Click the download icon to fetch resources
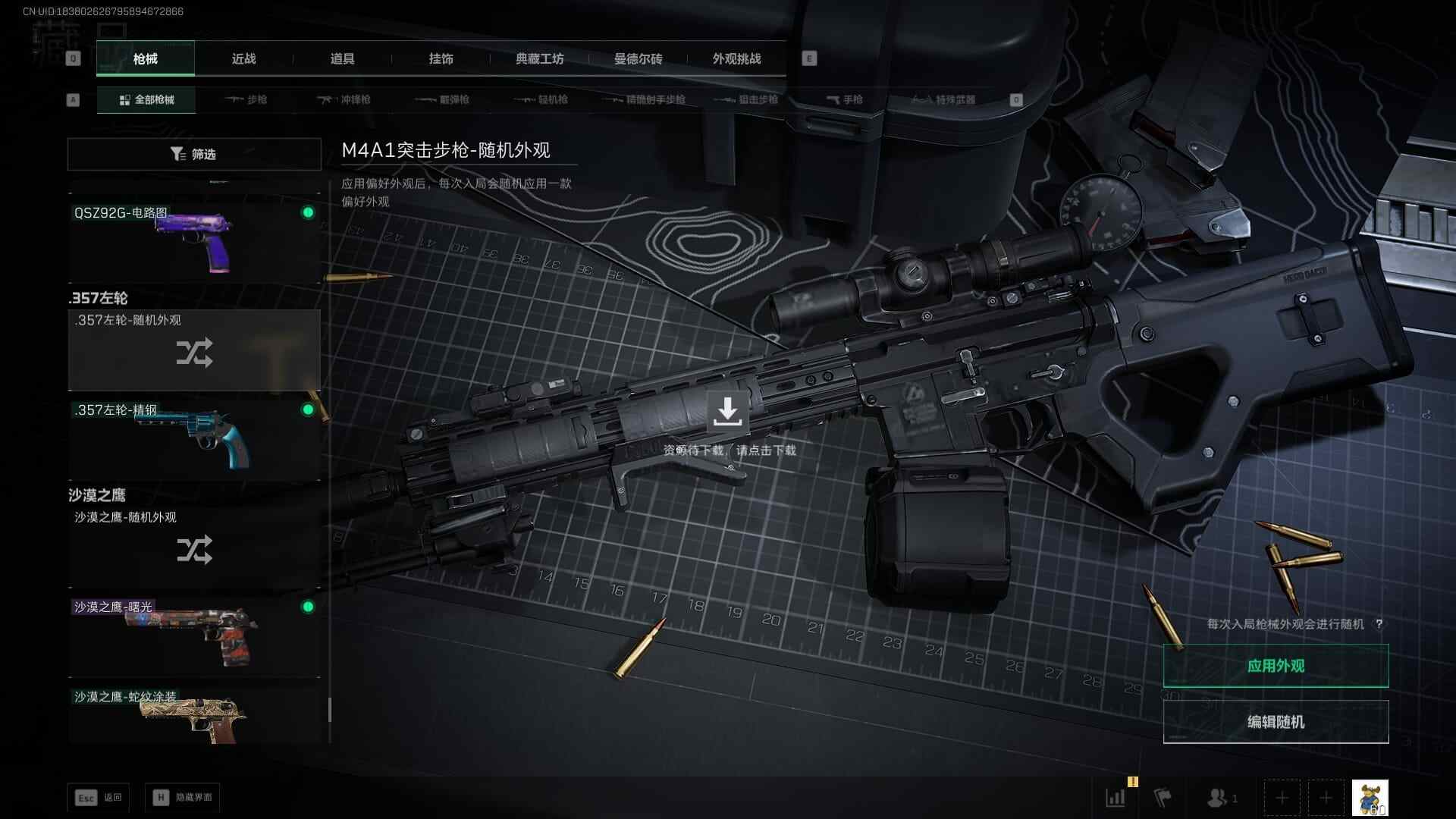The image size is (1456, 819). click(727, 411)
